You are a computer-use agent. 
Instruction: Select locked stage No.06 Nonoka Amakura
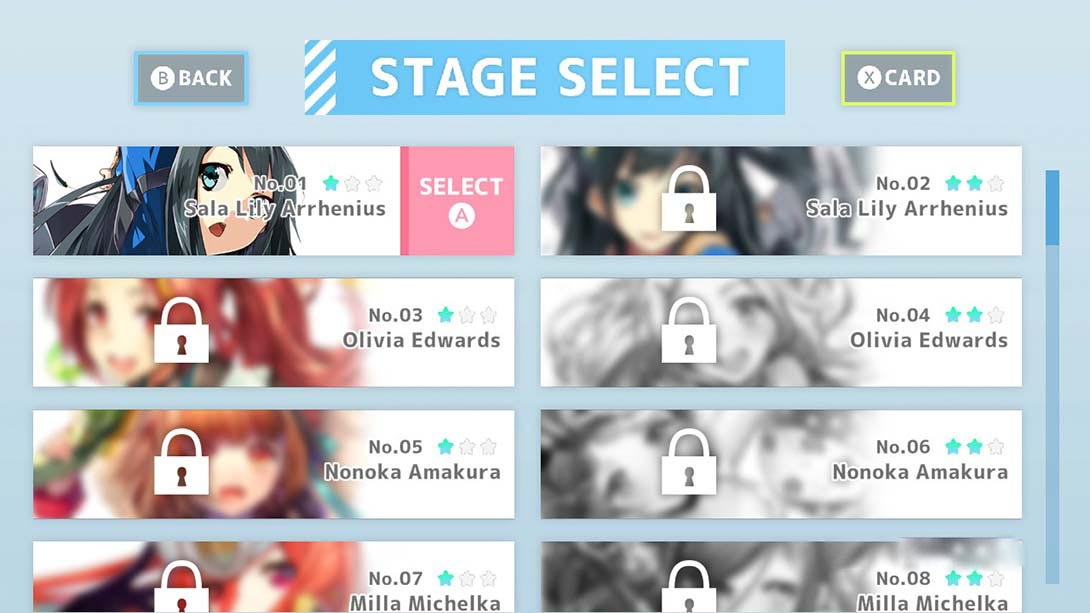coord(781,464)
